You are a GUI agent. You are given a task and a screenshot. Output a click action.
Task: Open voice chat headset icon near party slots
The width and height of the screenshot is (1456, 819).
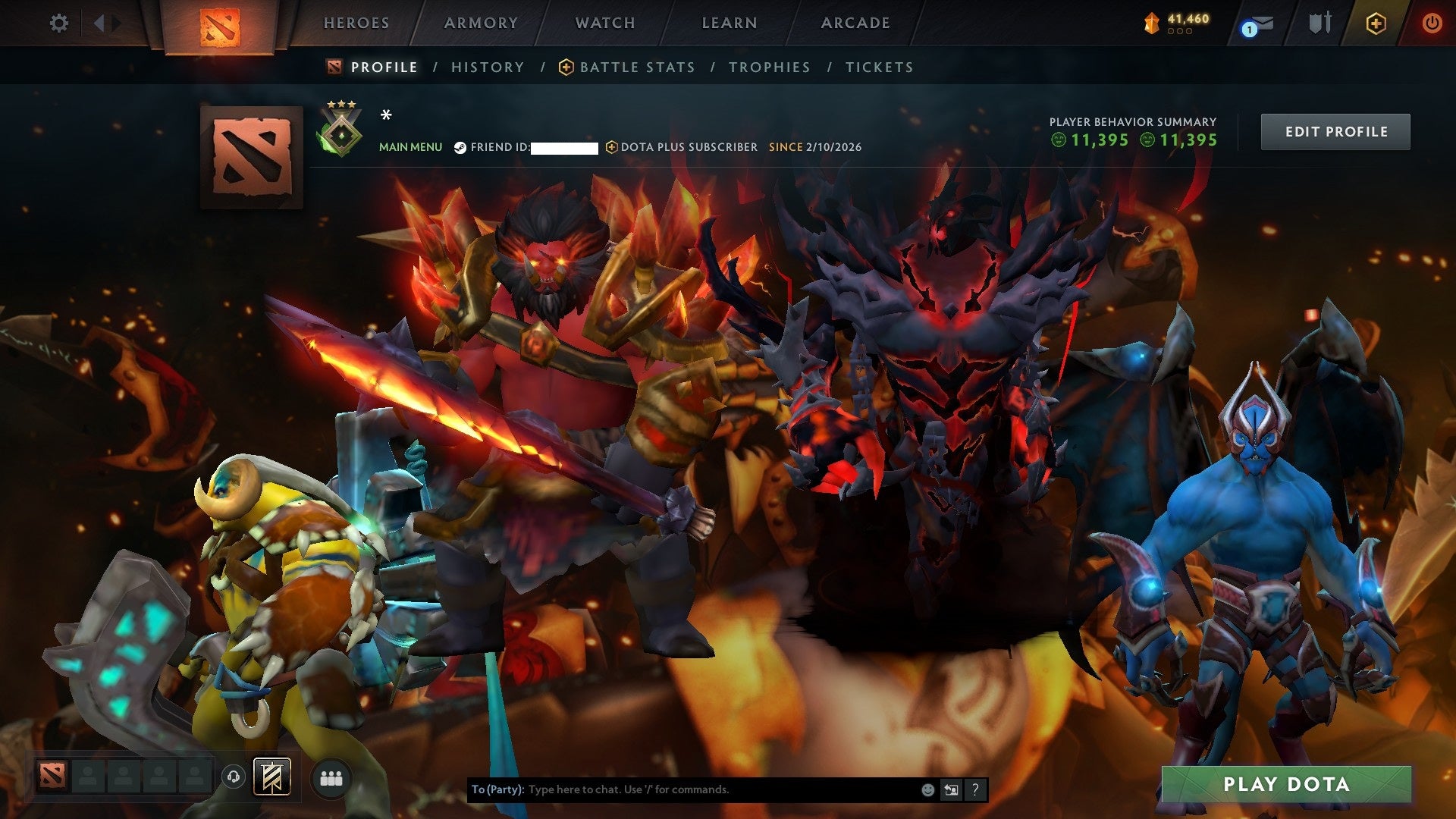pos(233,777)
